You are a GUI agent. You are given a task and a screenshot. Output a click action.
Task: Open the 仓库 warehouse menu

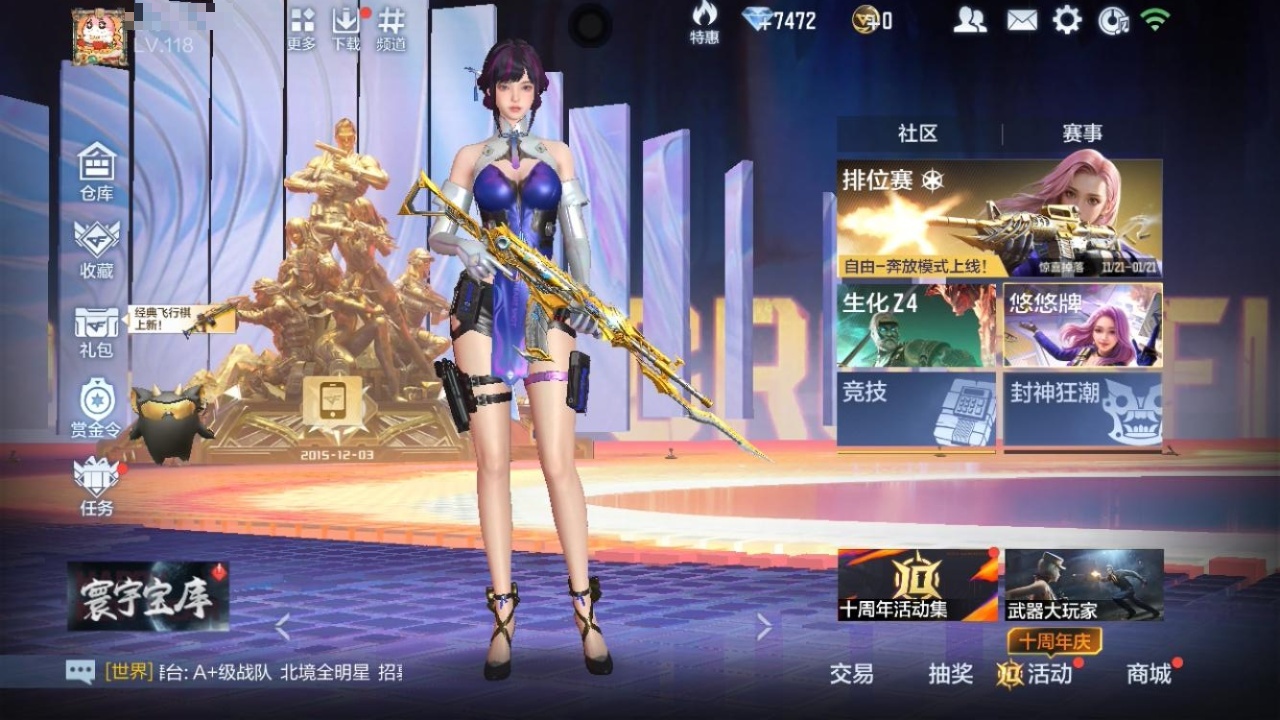pyautogui.click(x=97, y=170)
